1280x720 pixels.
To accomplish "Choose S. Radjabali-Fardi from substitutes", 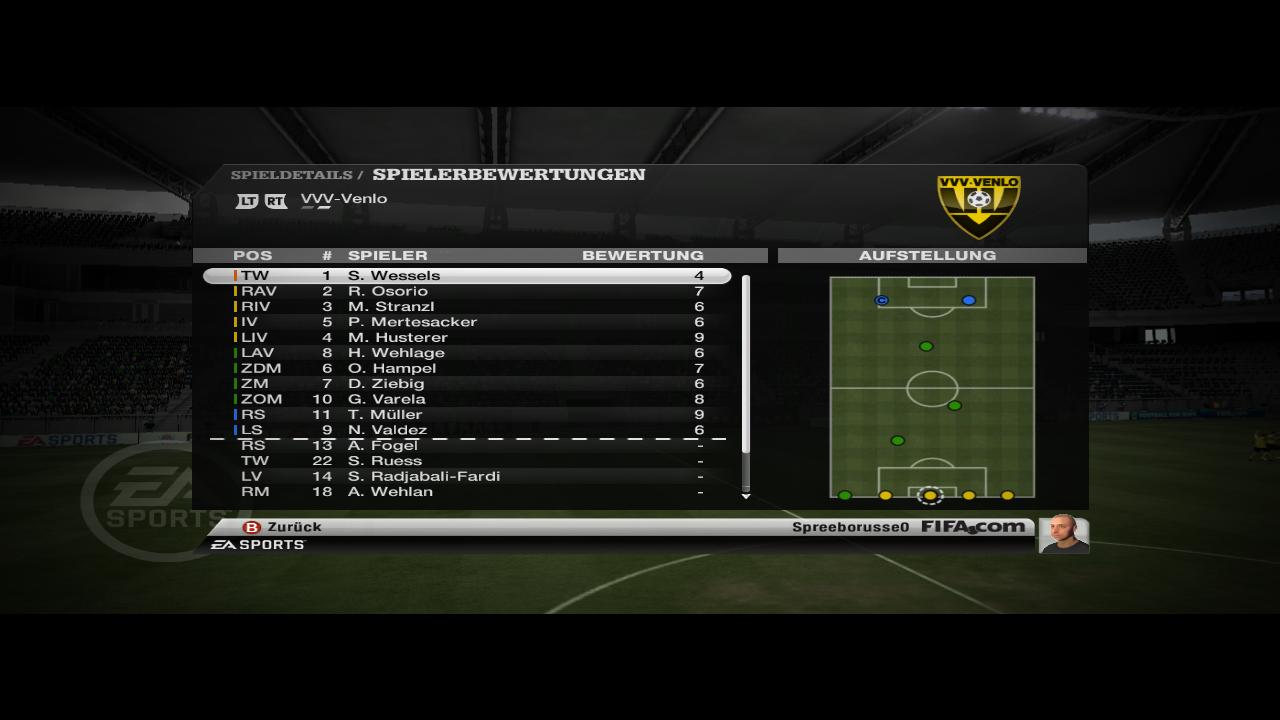I will coord(467,476).
